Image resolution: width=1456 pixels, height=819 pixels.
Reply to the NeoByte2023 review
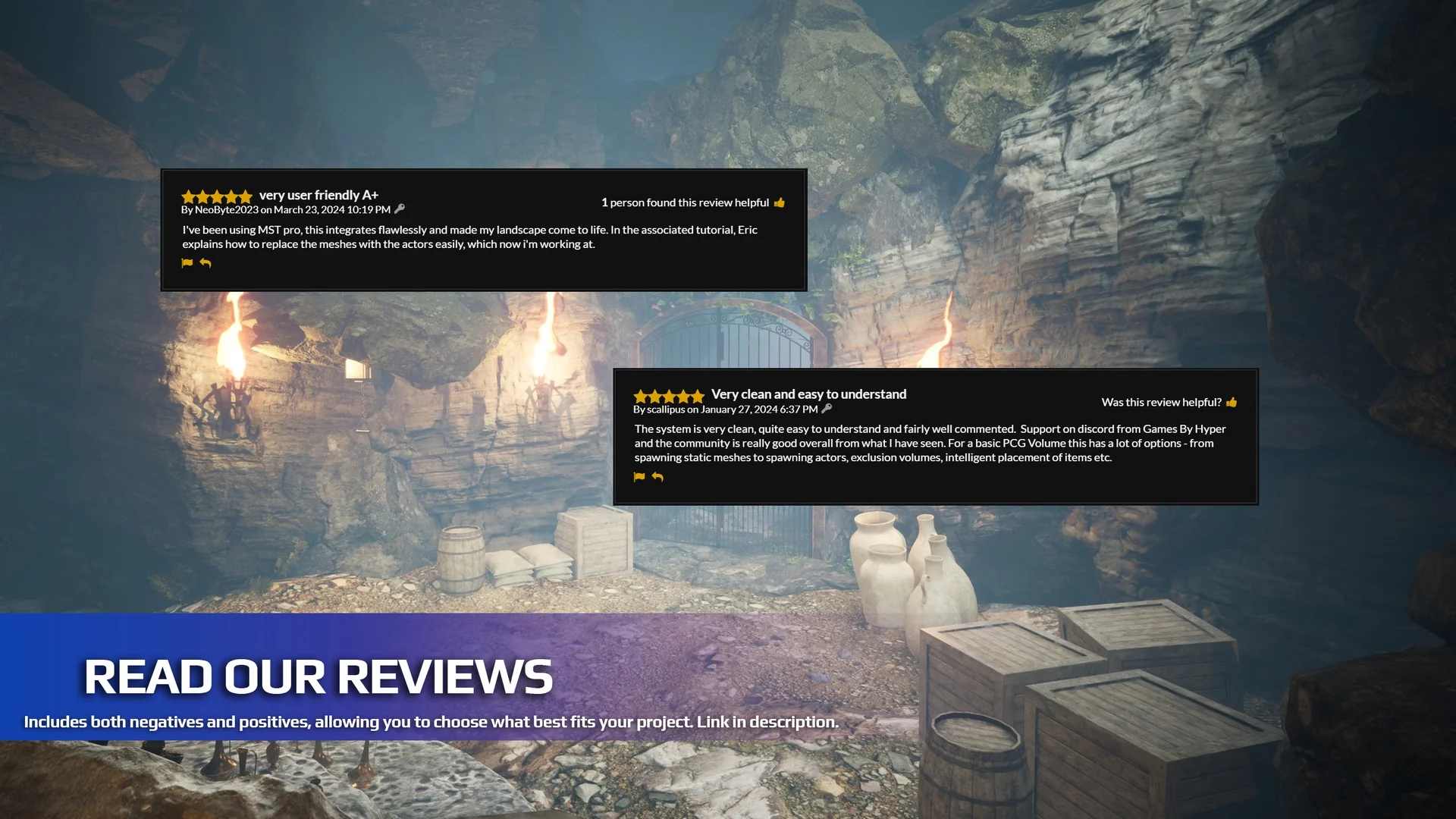pyautogui.click(x=206, y=263)
